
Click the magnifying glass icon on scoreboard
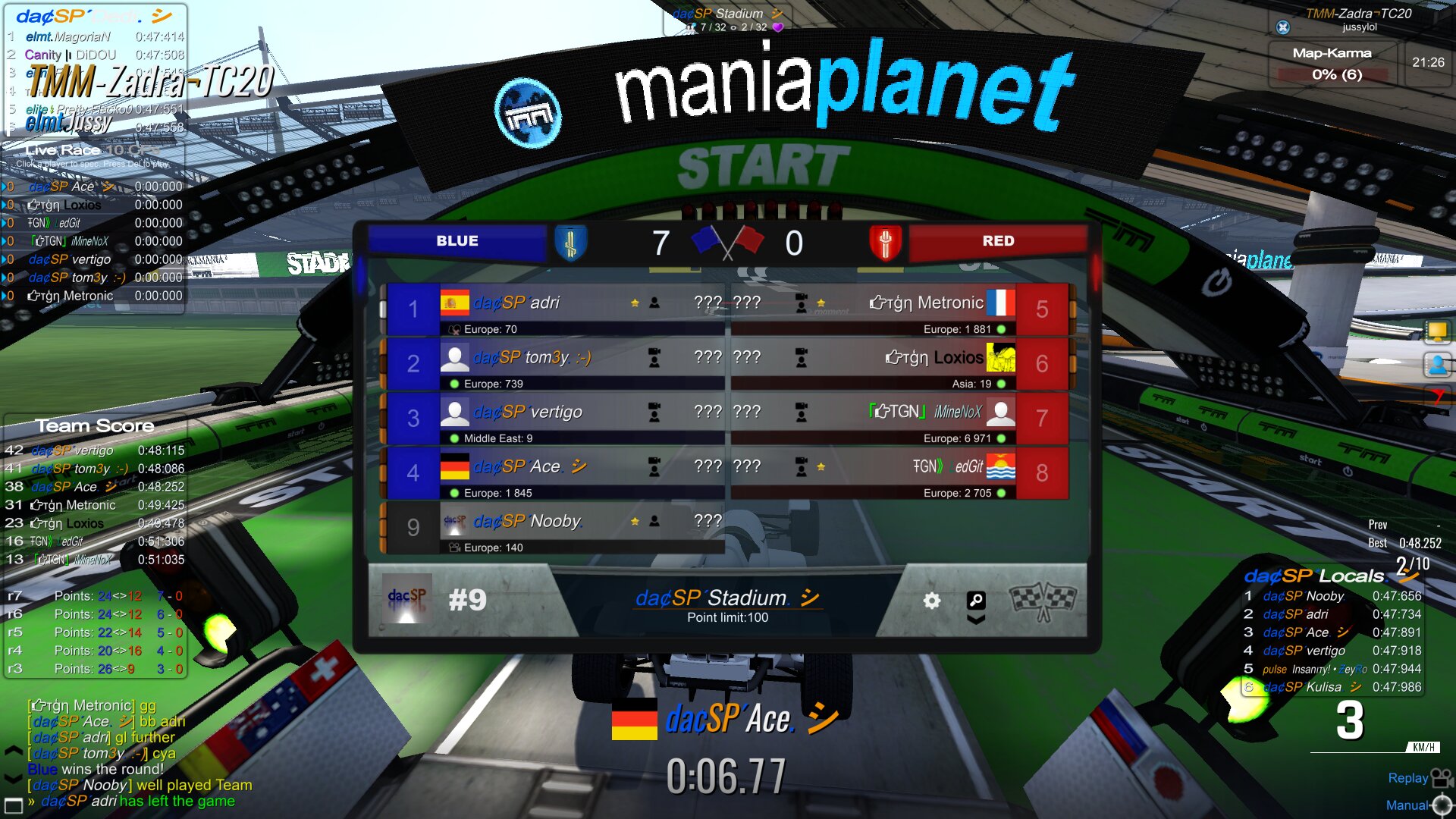tap(976, 601)
